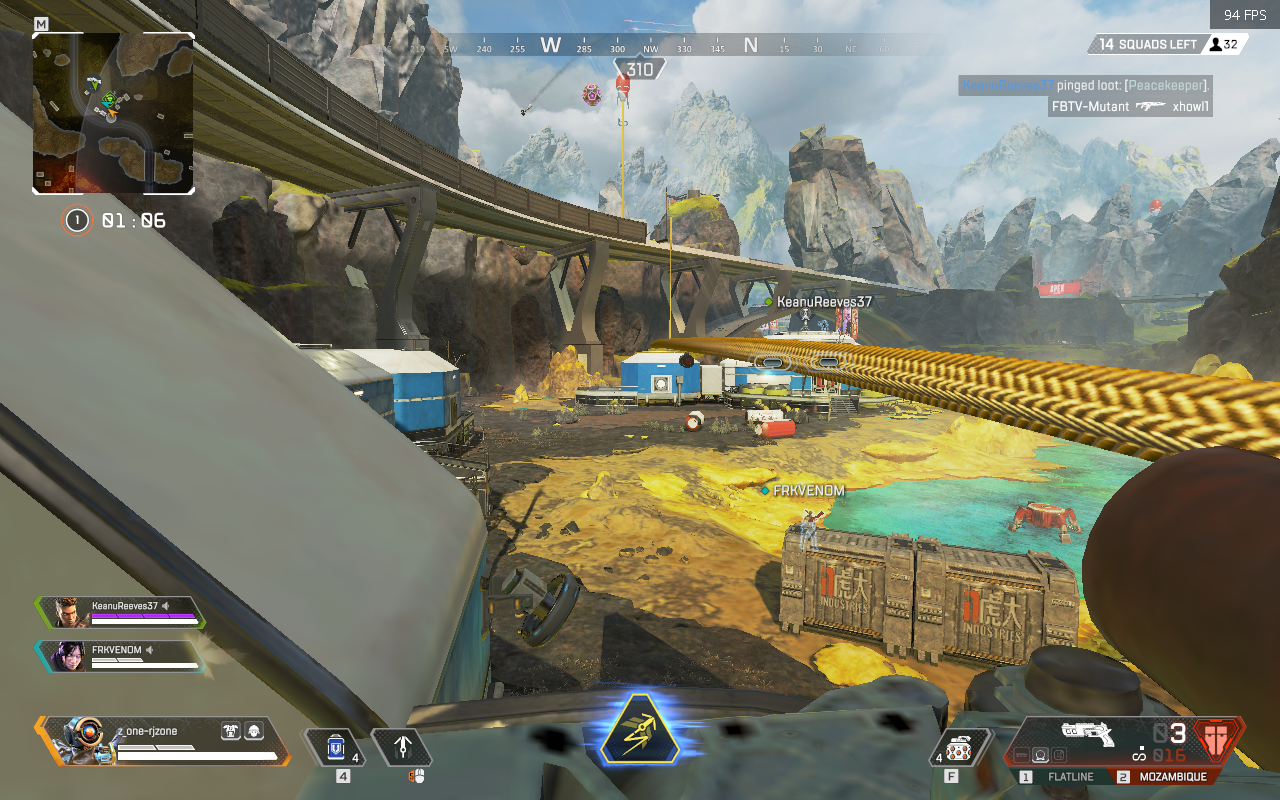Activate the grappling hook tactical ability
Image resolution: width=1280 pixels, height=800 pixels.
point(401,747)
